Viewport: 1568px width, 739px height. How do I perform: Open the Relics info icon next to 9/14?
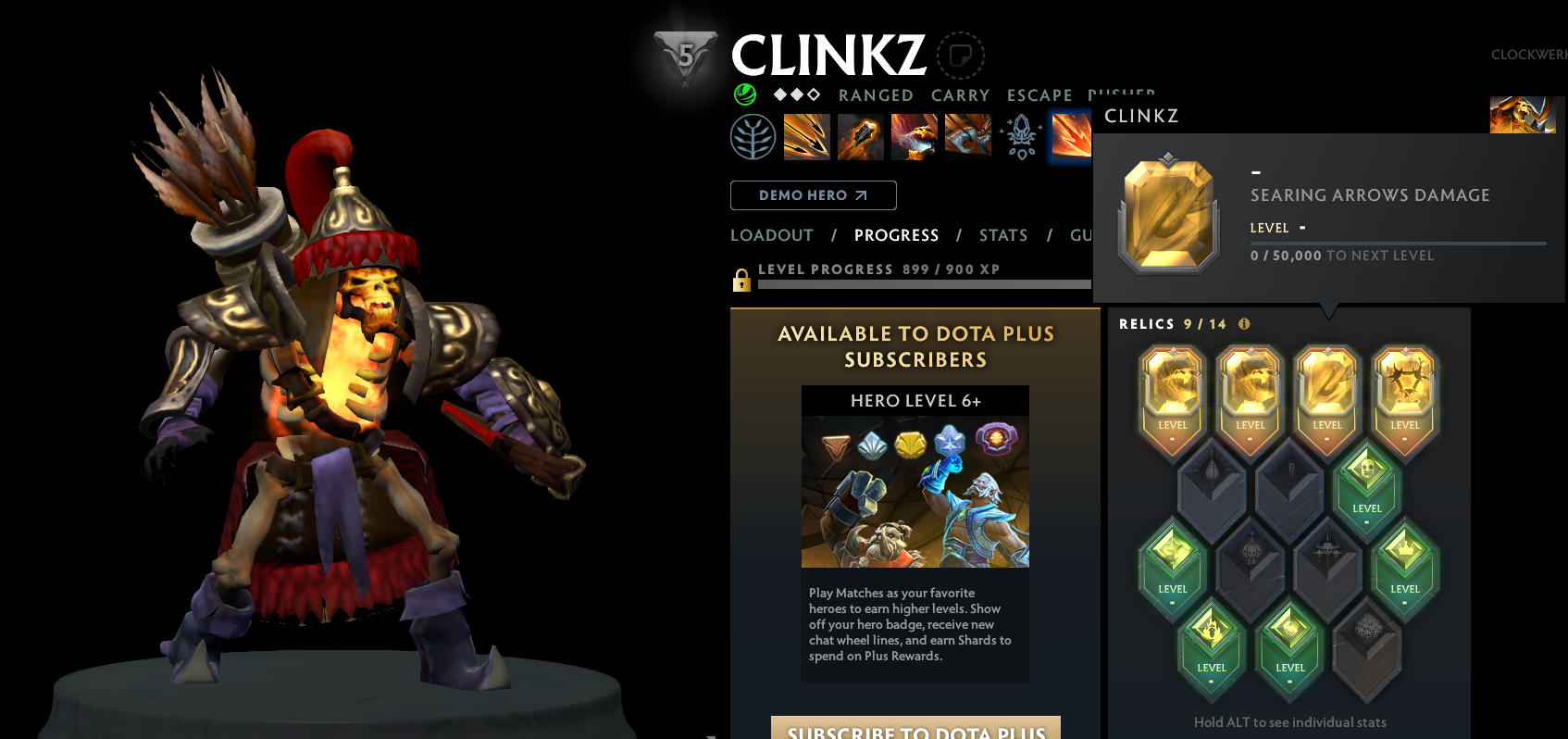pyautogui.click(x=1244, y=324)
